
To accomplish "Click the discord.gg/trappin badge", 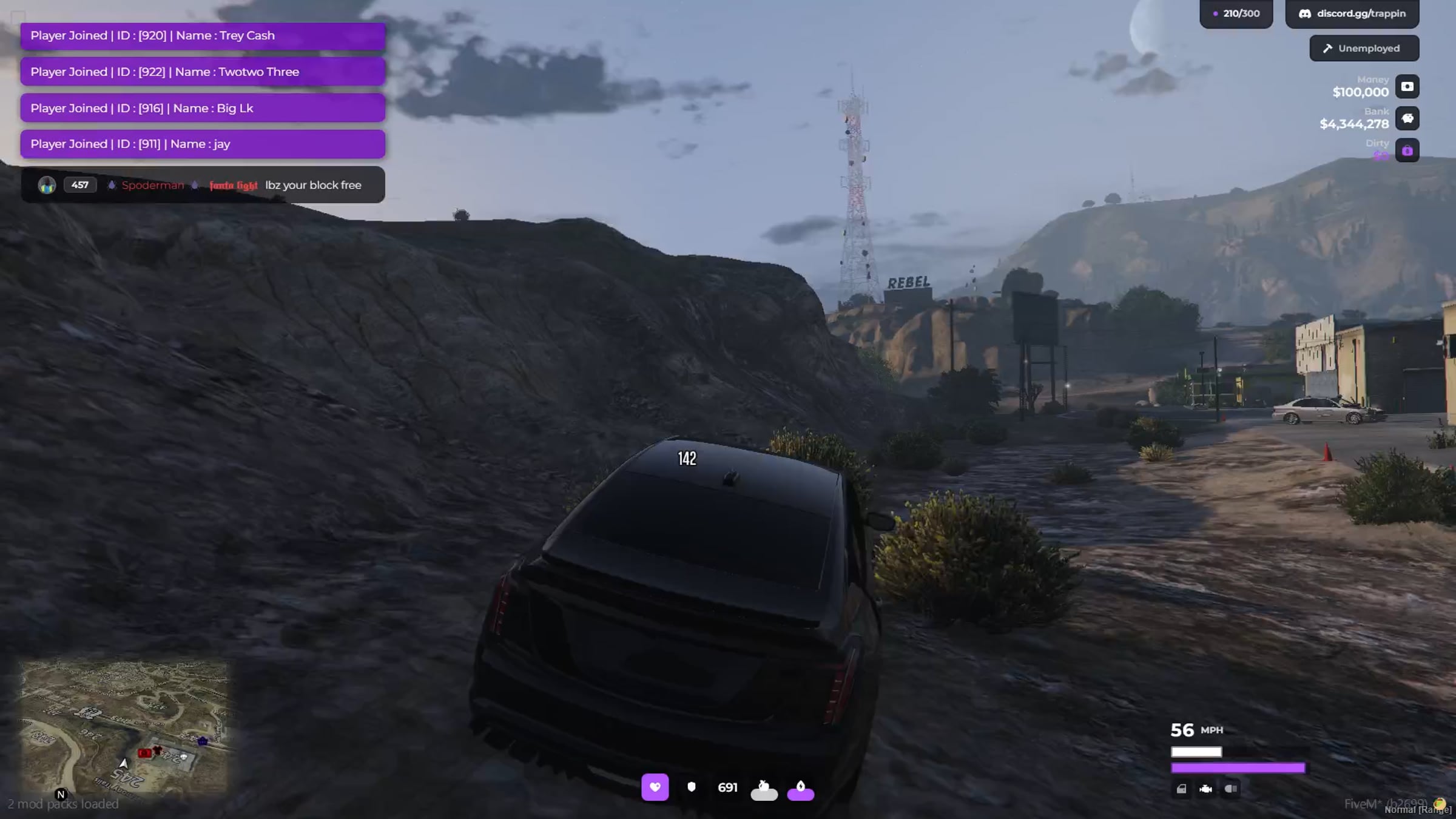I will 1352,13.
